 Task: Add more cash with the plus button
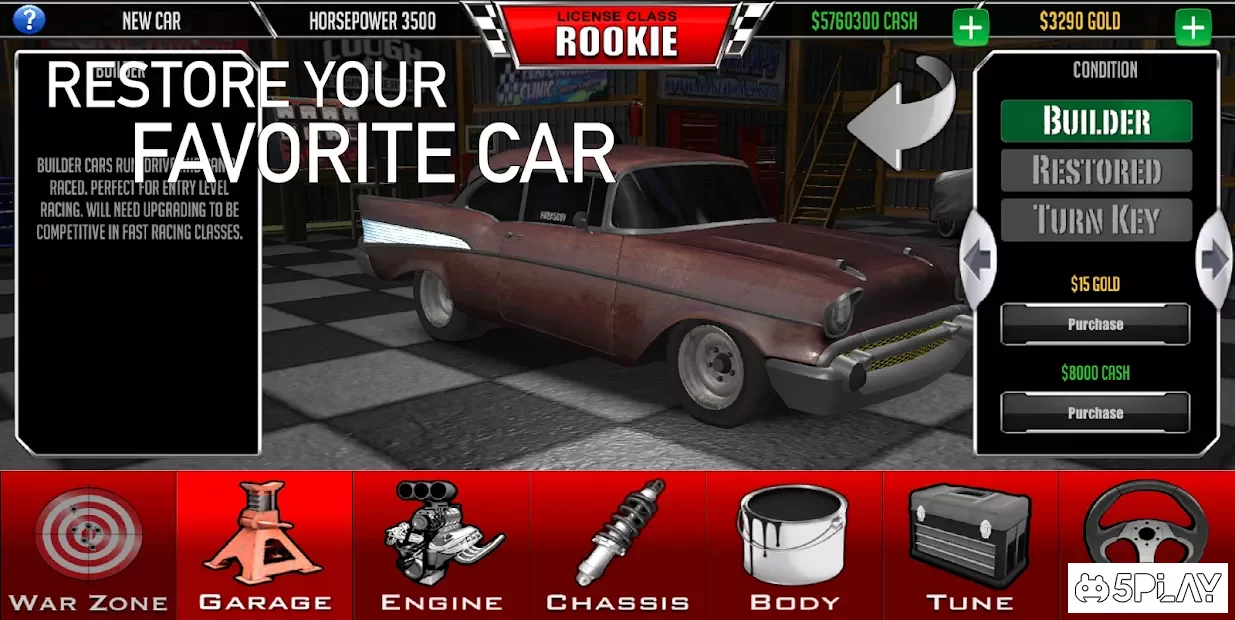970,28
